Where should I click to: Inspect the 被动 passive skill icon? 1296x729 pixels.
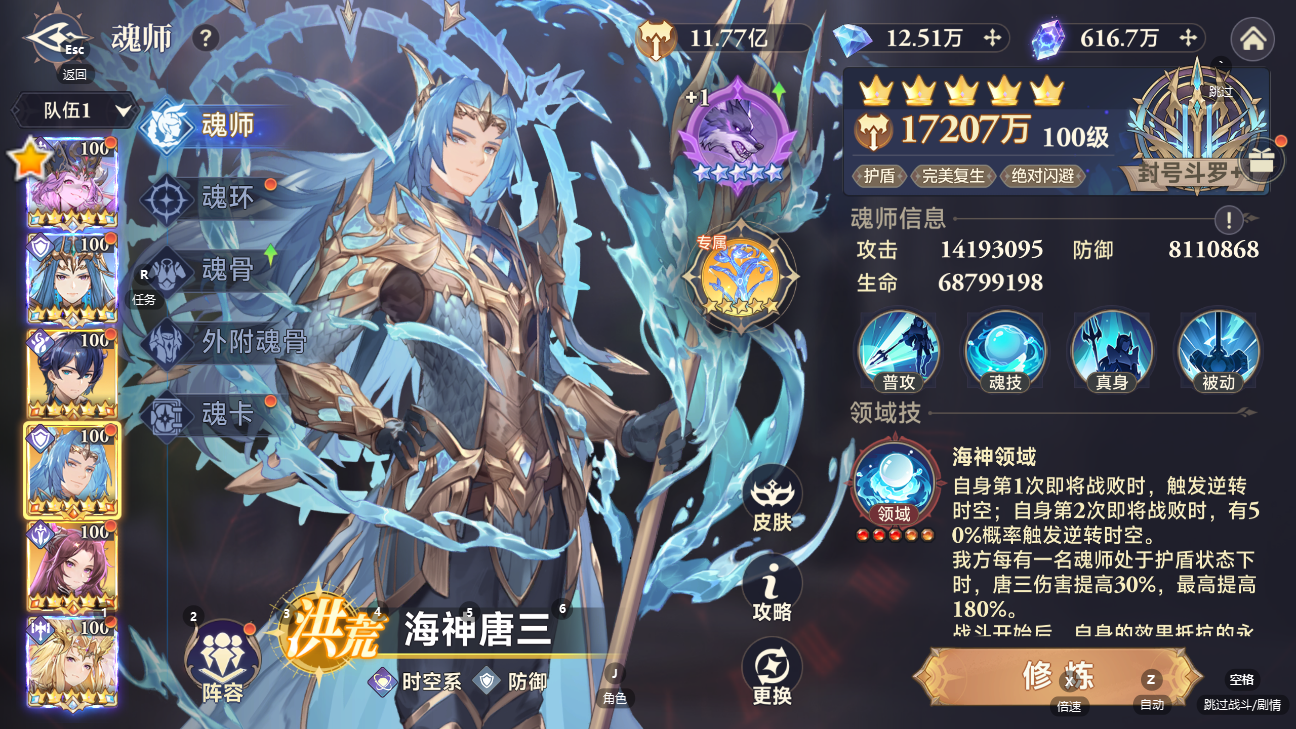click(1219, 350)
